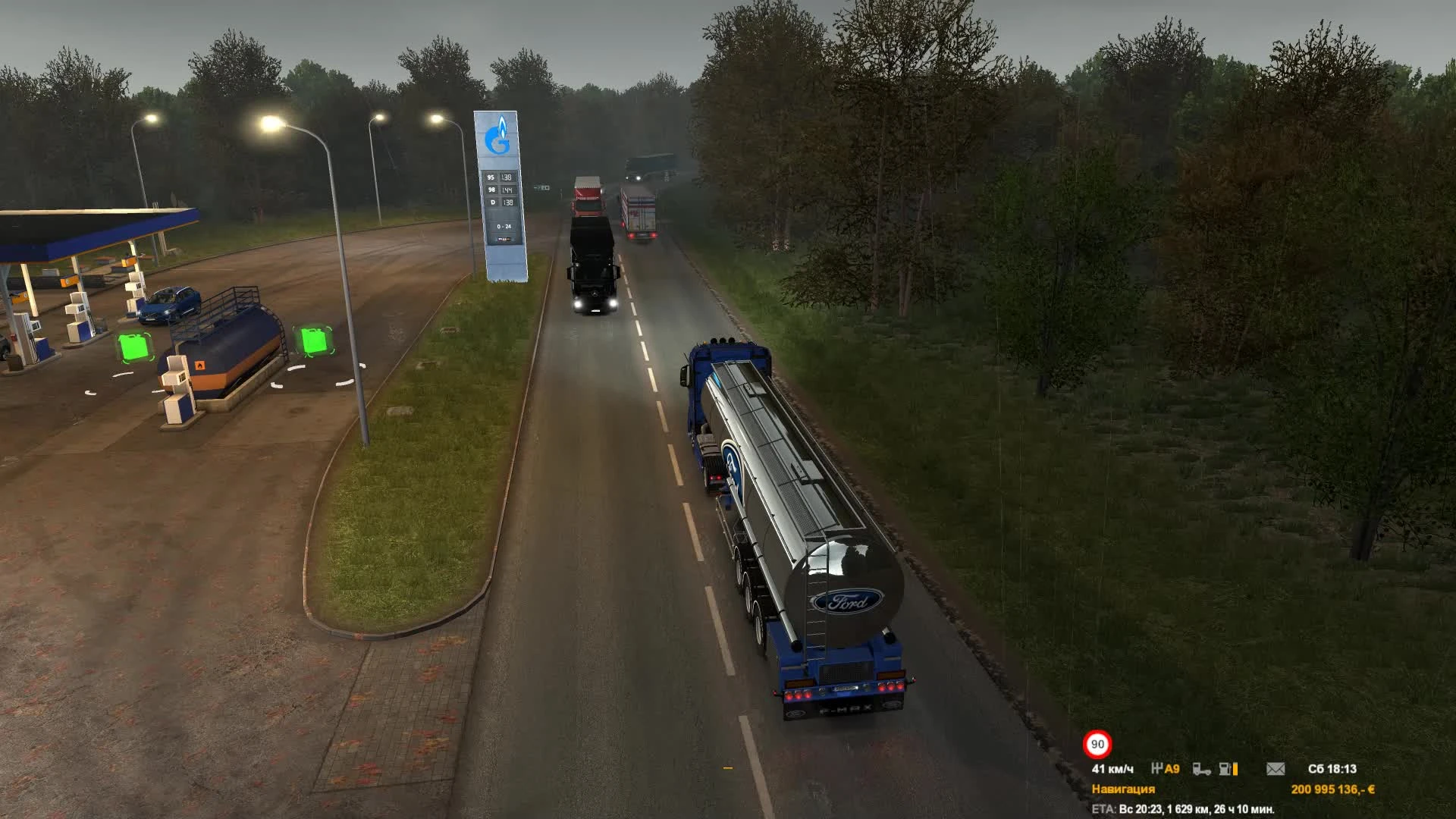The height and width of the screenshot is (819, 1456).
Task: Click the orange fuel level bar
Action: [1235, 770]
